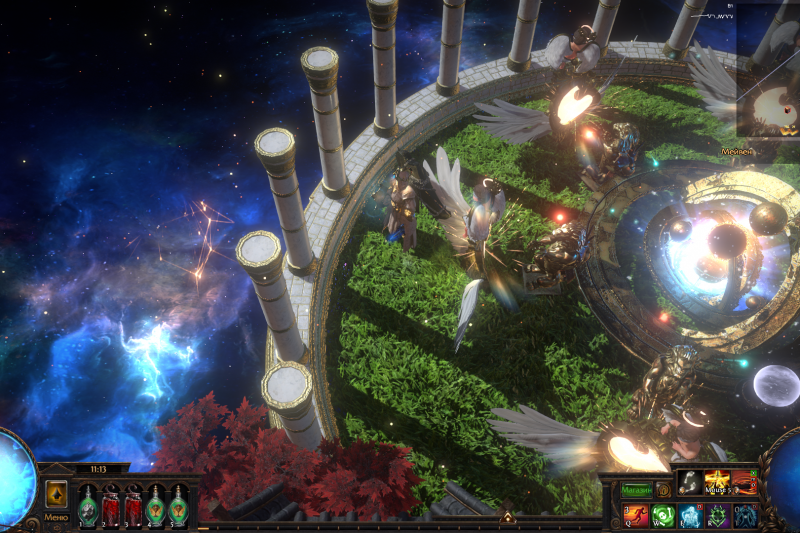Select the white footprints movement skill
The height and width of the screenshot is (533, 800).
pos(690,482)
